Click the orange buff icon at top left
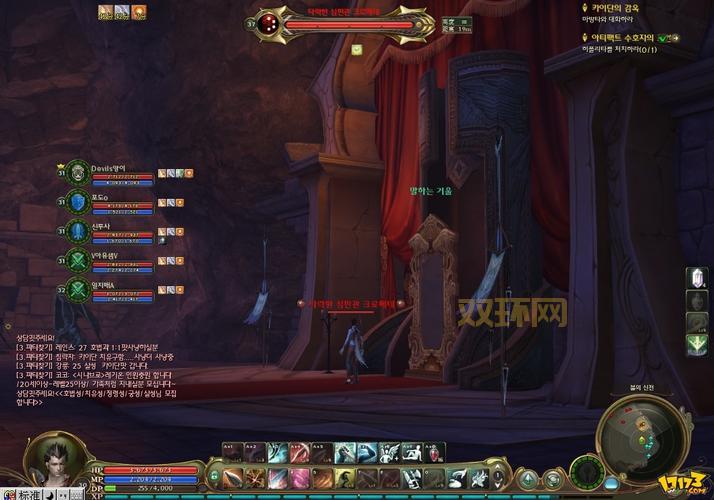The width and height of the screenshot is (714, 500). (139, 12)
